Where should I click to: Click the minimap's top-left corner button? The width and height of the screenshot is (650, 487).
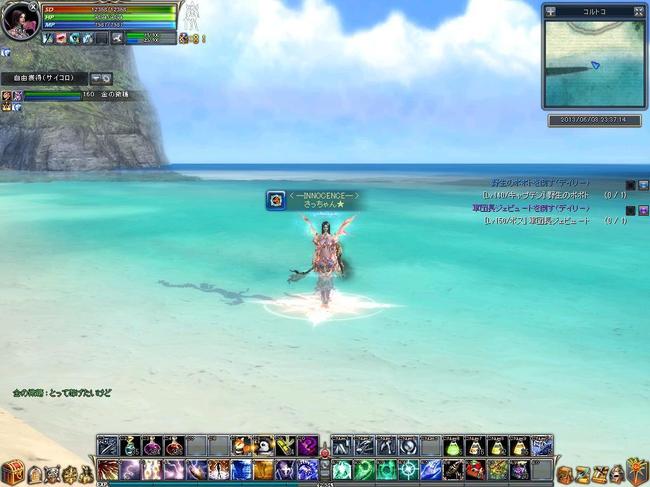point(549,11)
